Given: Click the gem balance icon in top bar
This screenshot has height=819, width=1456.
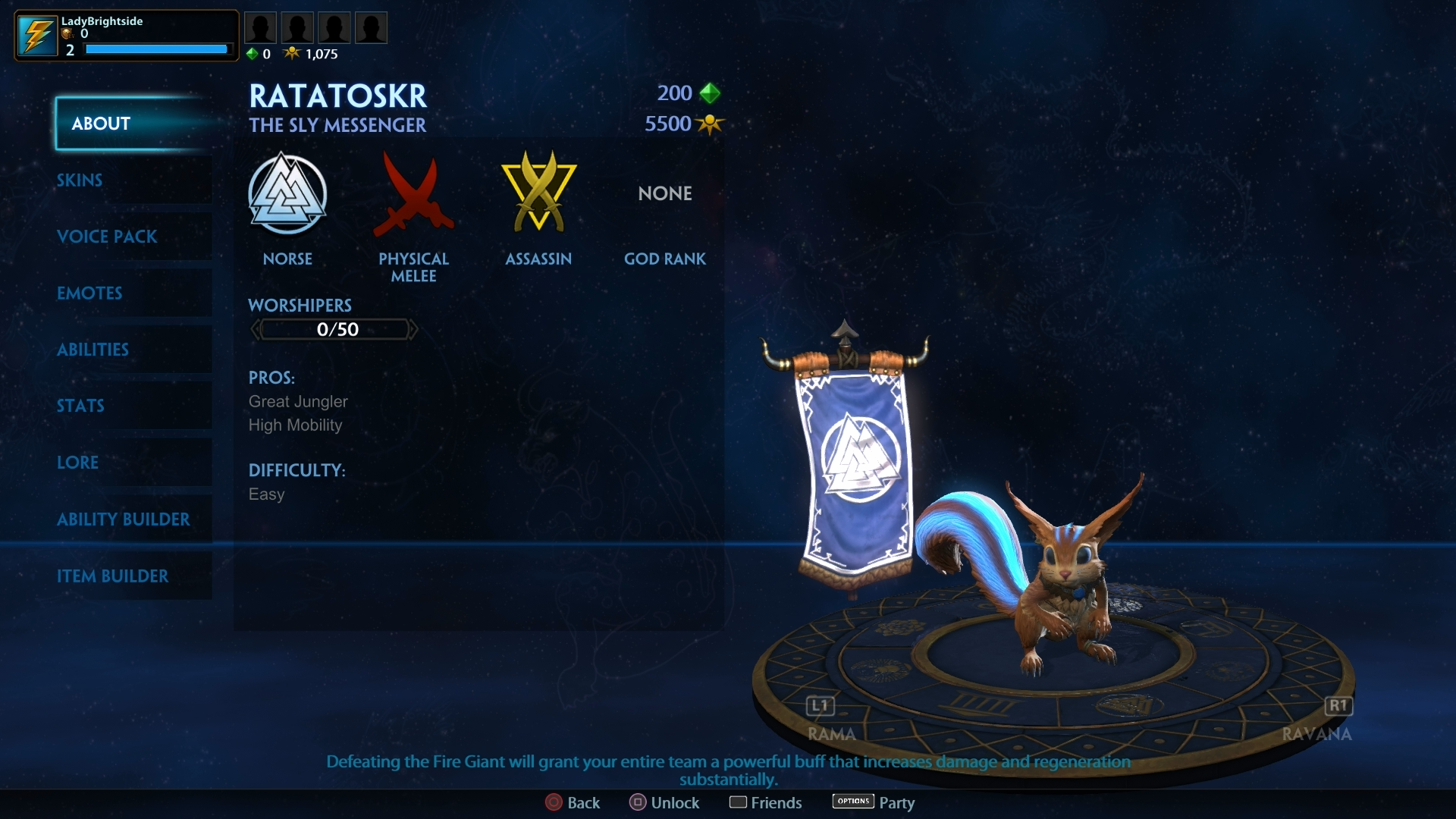Looking at the screenshot, I should click(251, 53).
